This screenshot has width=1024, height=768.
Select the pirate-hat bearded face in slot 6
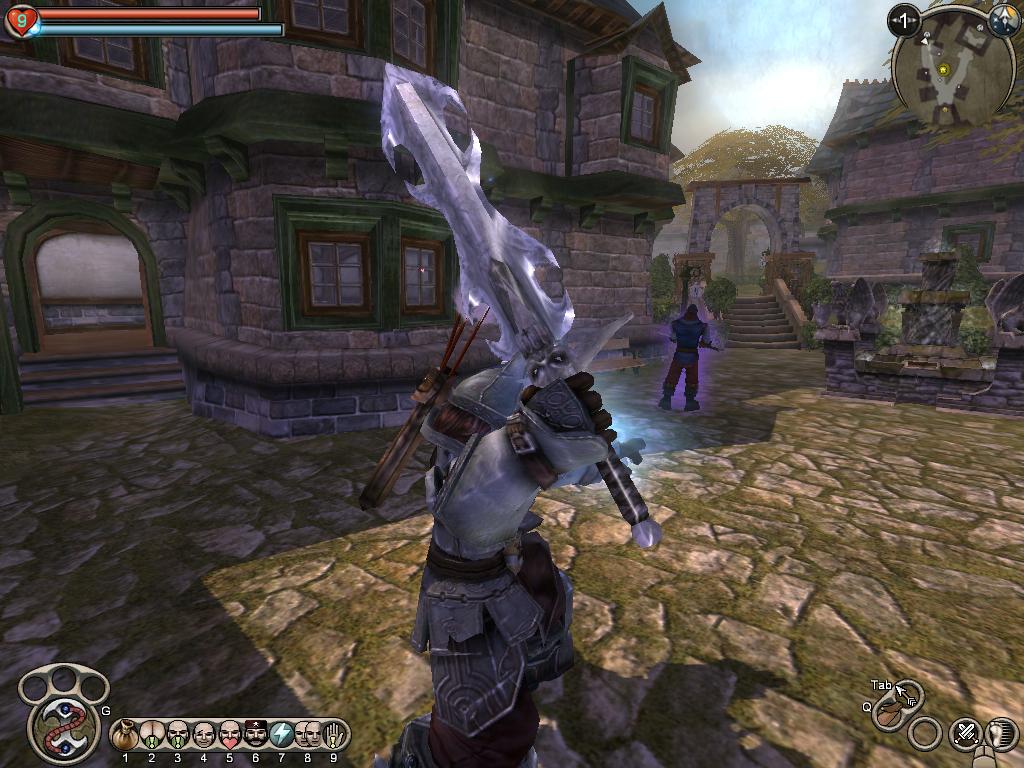(255, 735)
